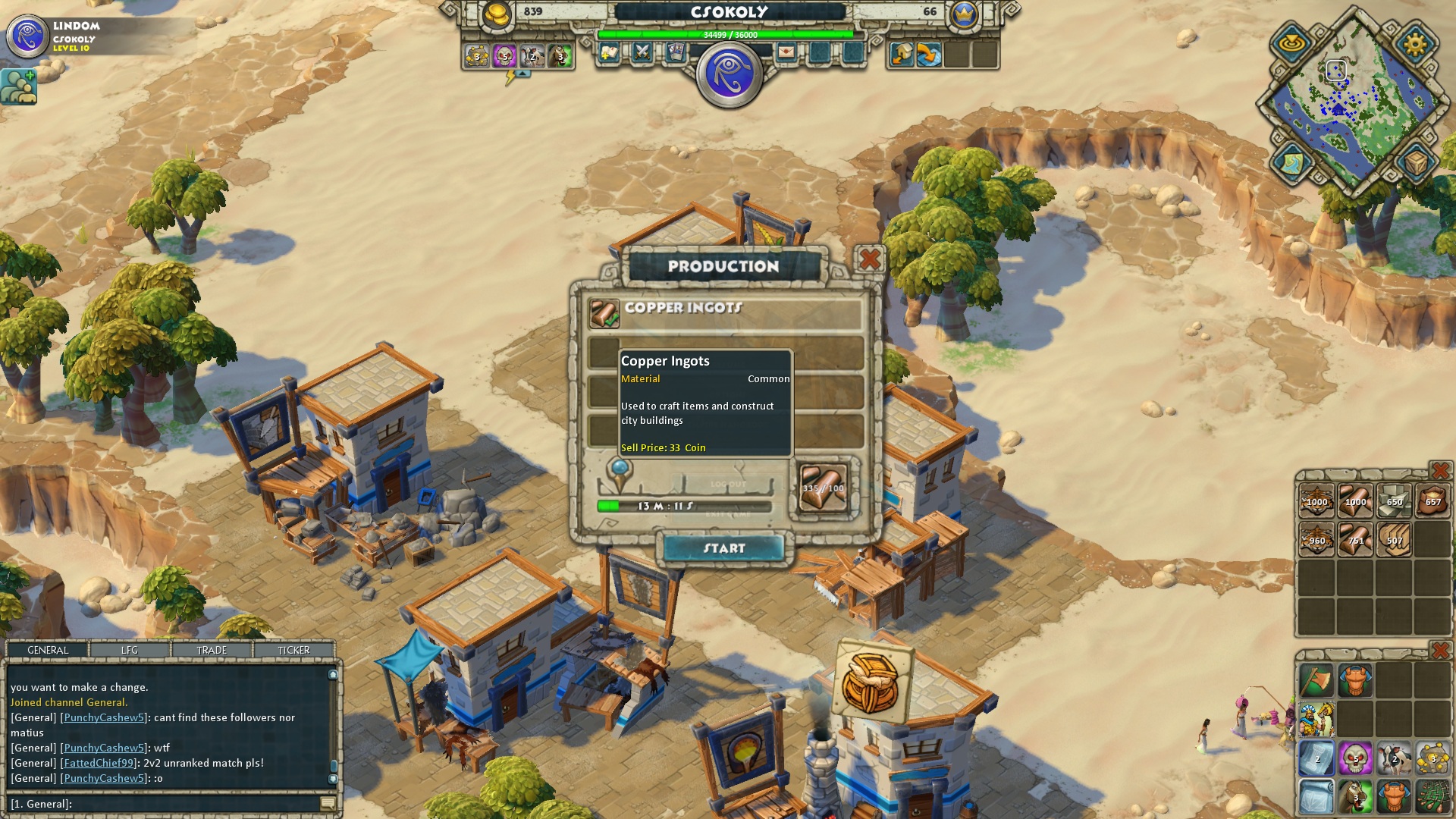Viewport: 1456px width, 819px height.
Task: Select the 657 grain sack inventory slot
Action: (x=1432, y=500)
